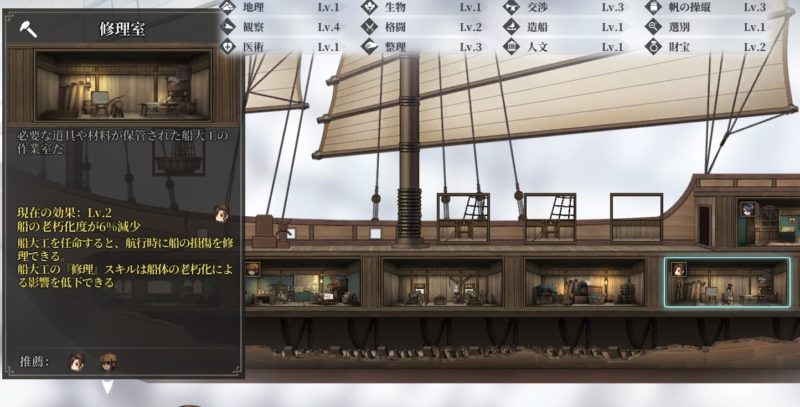This screenshot has height=407, width=800.
Task: Click the crew portrait assigned to the repair room
Action: (x=678, y=269)
